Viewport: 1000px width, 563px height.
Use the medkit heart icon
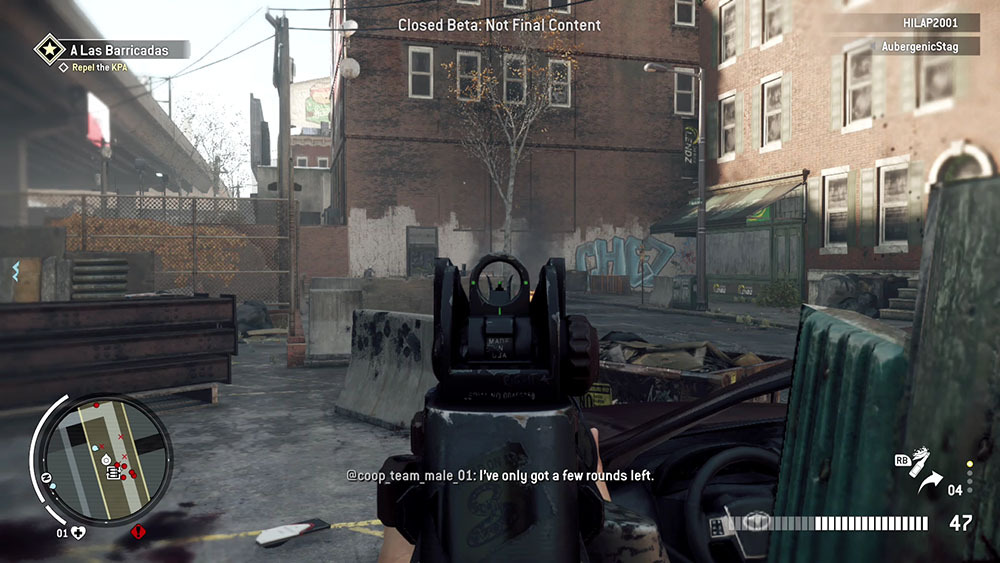(x=78, y=532)
